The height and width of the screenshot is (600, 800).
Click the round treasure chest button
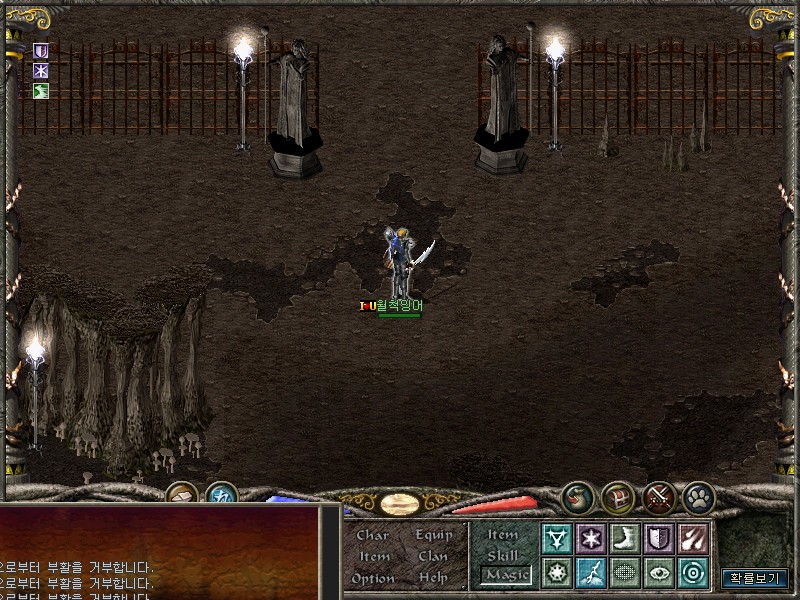coord(618,497)
